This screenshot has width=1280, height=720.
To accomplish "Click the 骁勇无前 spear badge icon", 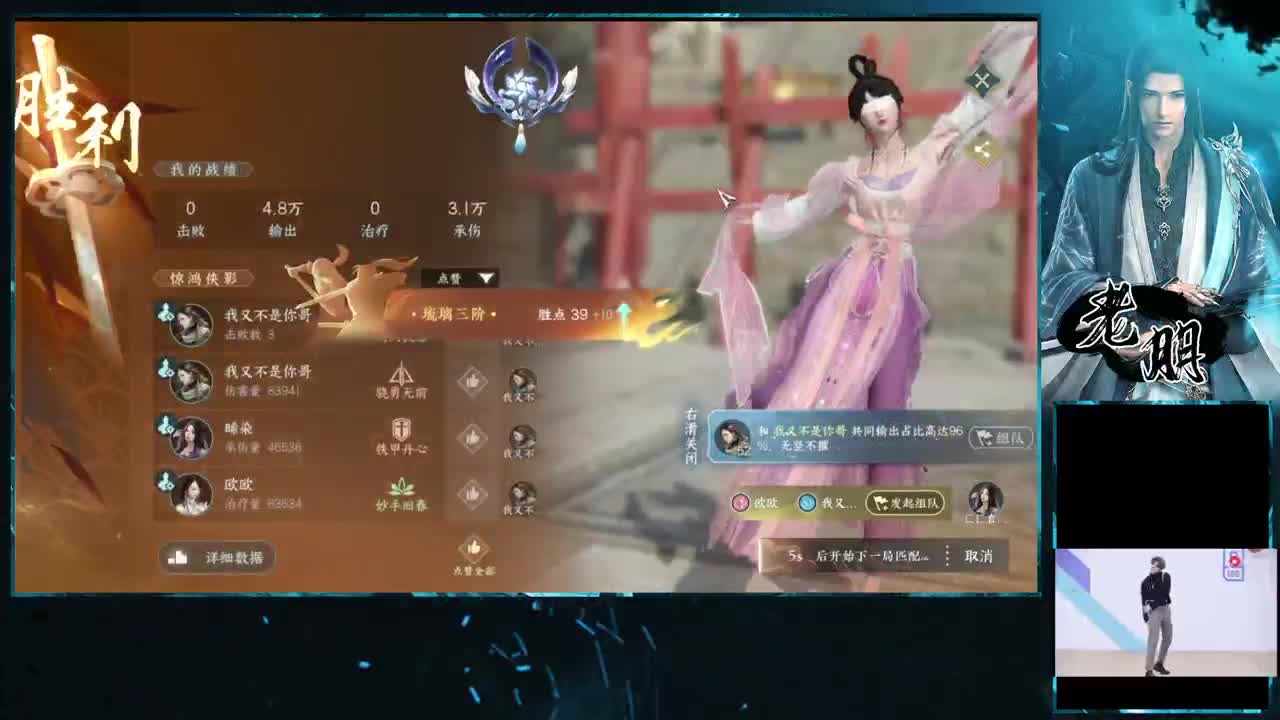I will pos(400,370).
